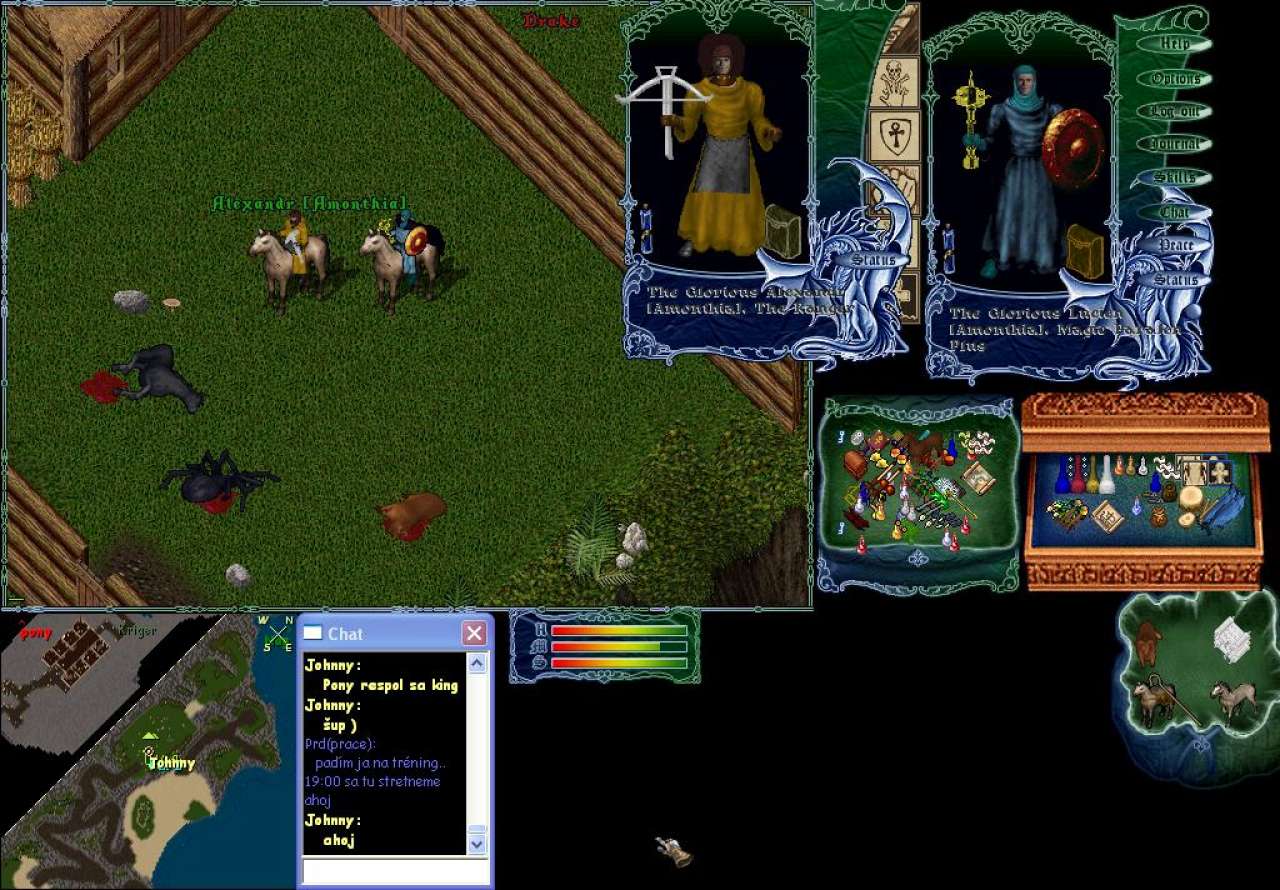Show the Skills list
The height and width of the screenshot is (890, 1280).
coord(1174,177)
